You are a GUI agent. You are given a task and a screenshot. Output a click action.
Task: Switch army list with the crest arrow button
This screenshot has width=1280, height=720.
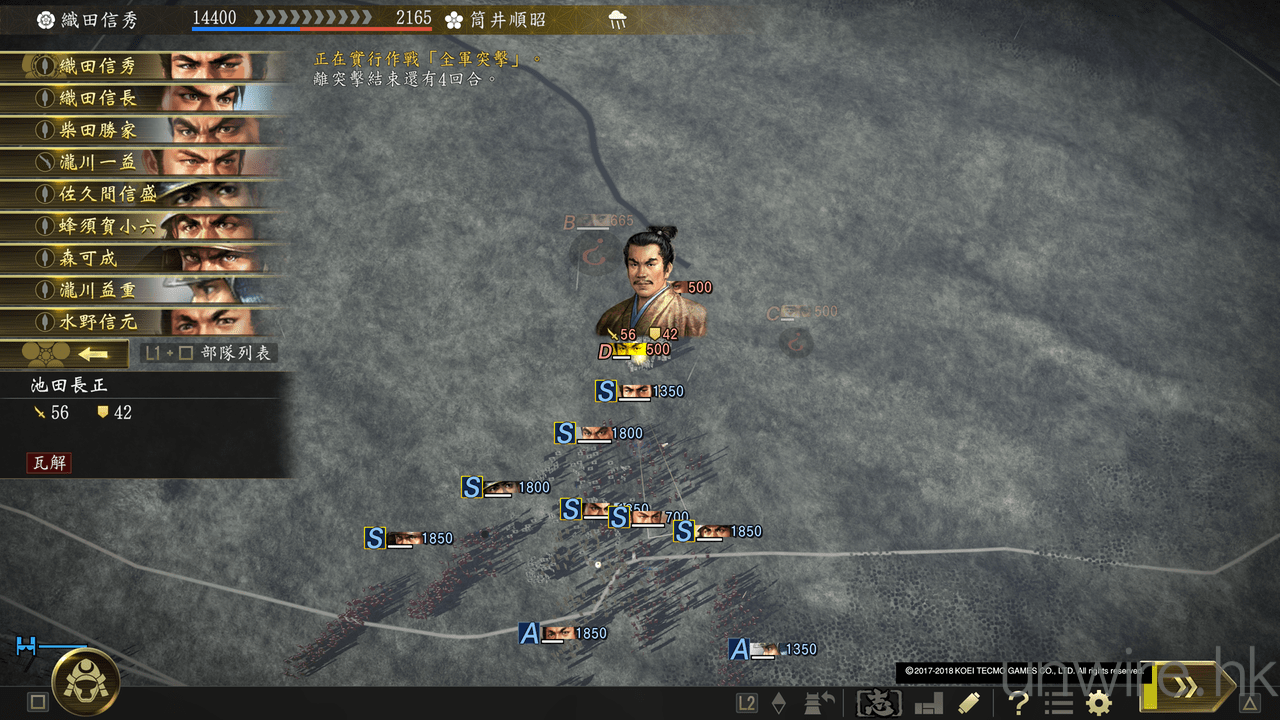(64, 354)
